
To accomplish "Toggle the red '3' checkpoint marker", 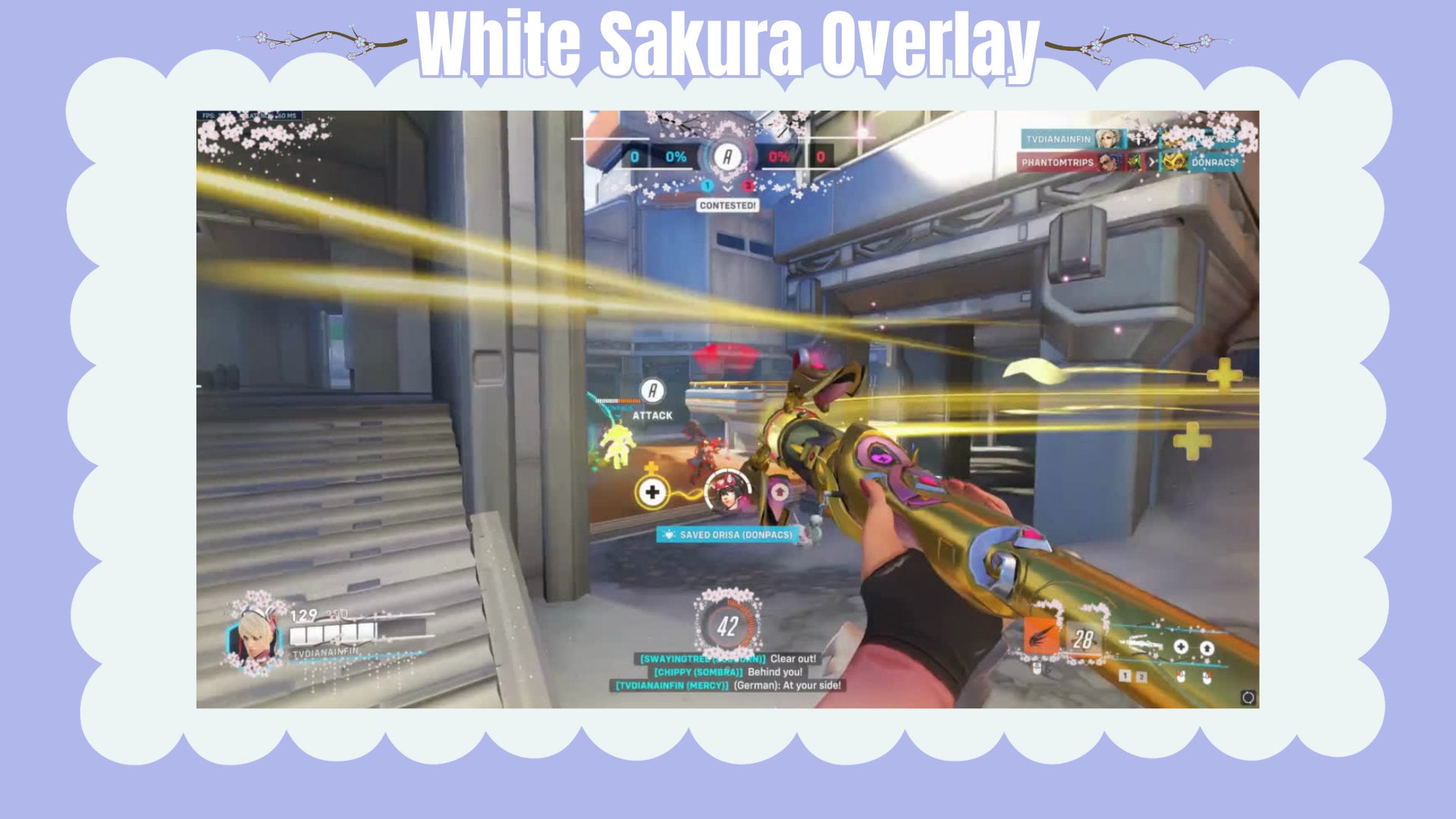I will pyautogui.click(x=748, y=185).
